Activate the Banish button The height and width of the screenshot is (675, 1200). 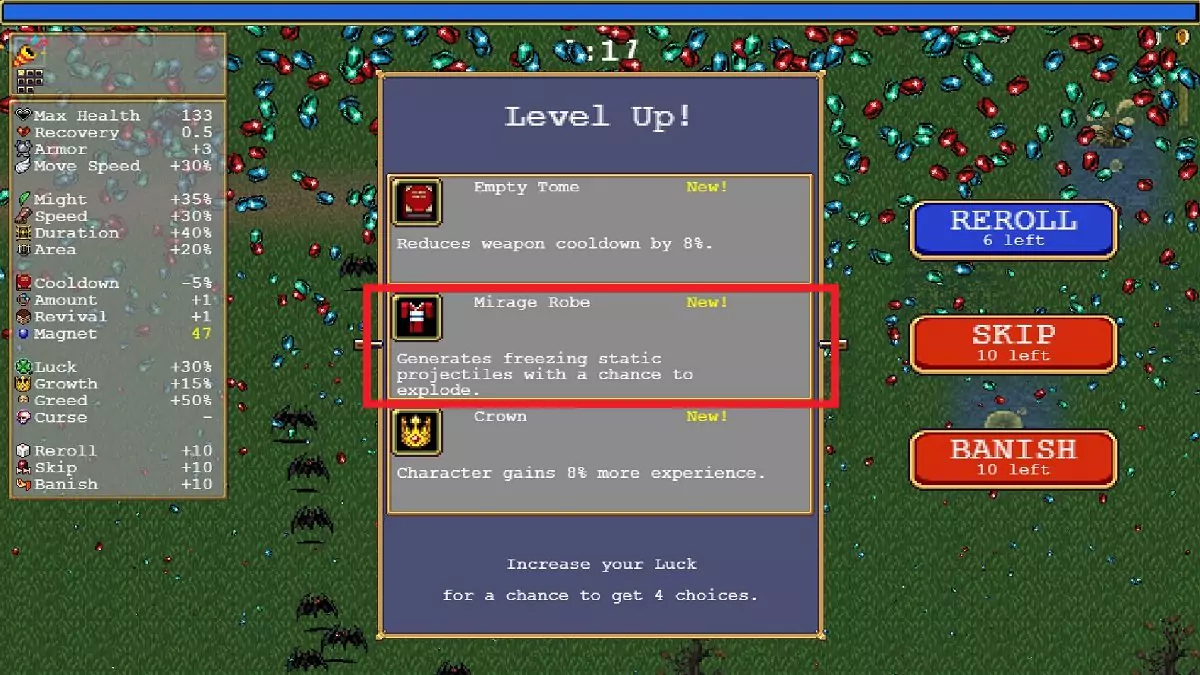pyautogui.click(x=1012, y=459)
